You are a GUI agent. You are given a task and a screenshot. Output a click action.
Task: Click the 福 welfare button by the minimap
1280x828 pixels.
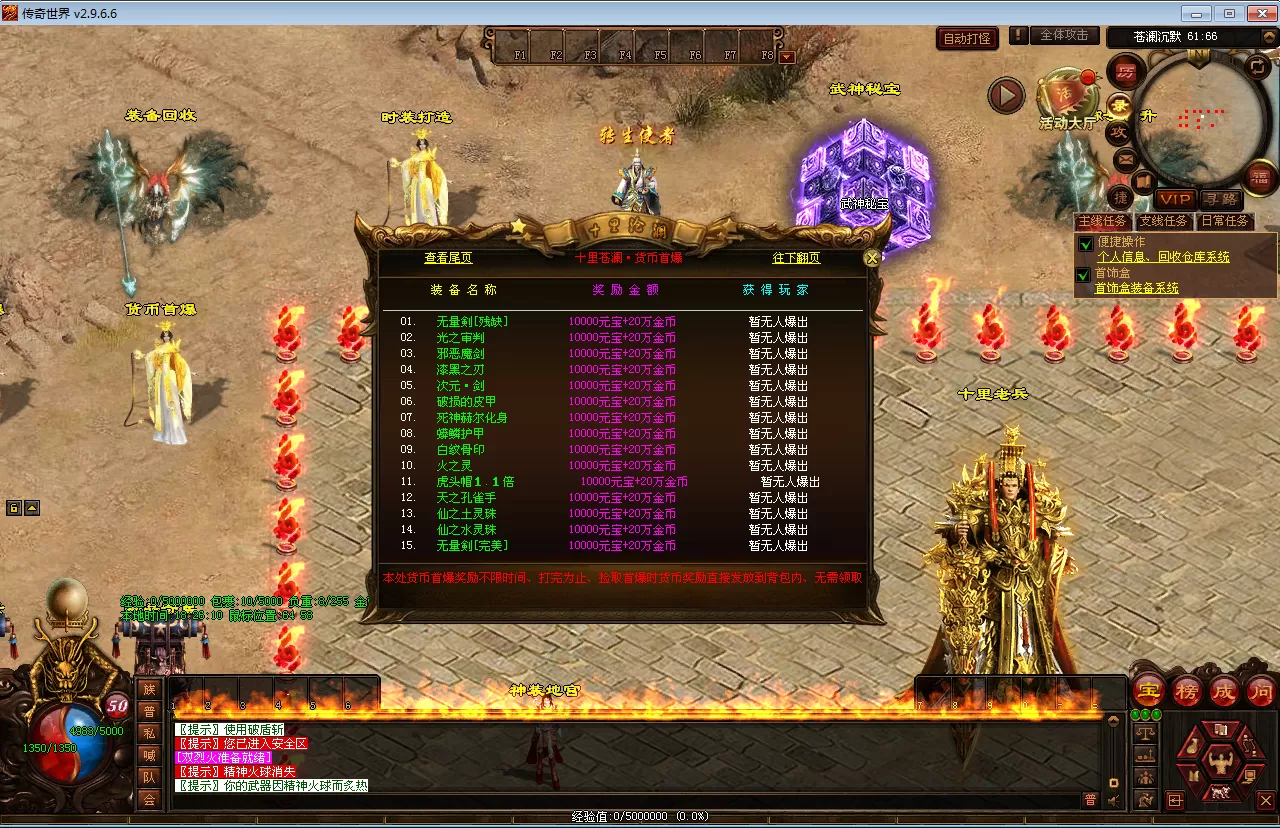(x=1262, y=178)
